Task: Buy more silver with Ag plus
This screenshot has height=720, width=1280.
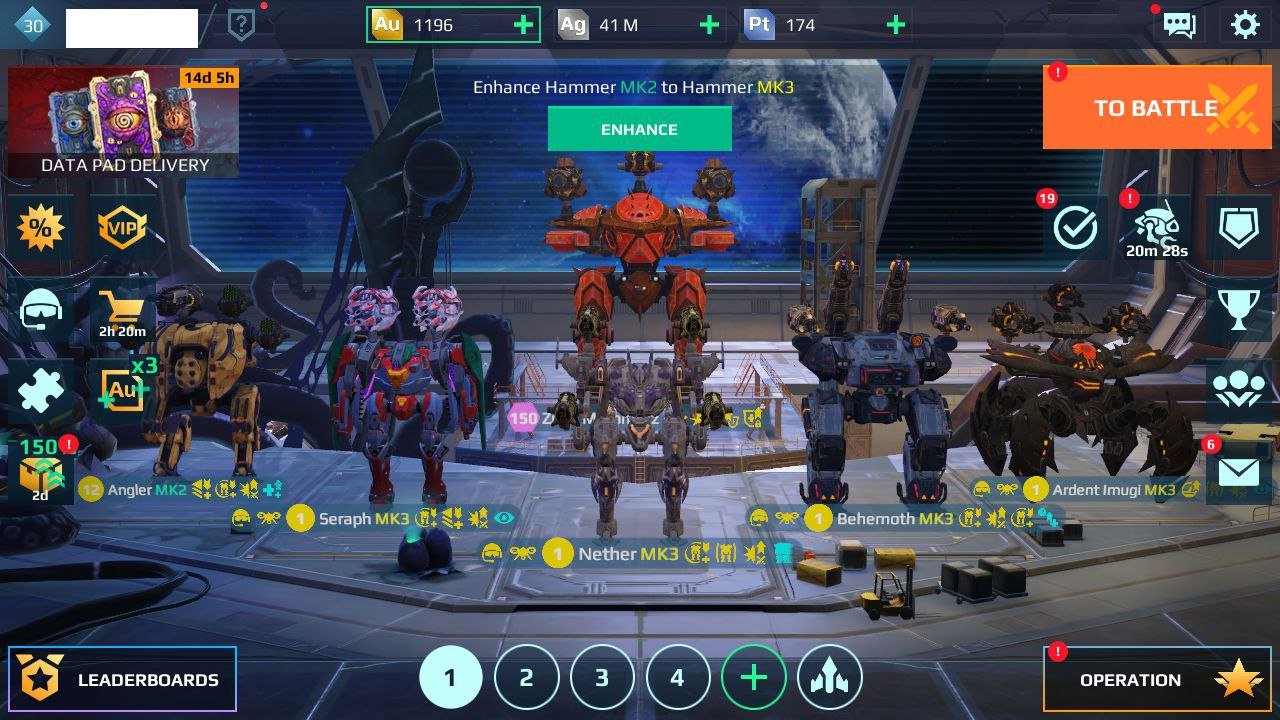Action: (709, 25)
